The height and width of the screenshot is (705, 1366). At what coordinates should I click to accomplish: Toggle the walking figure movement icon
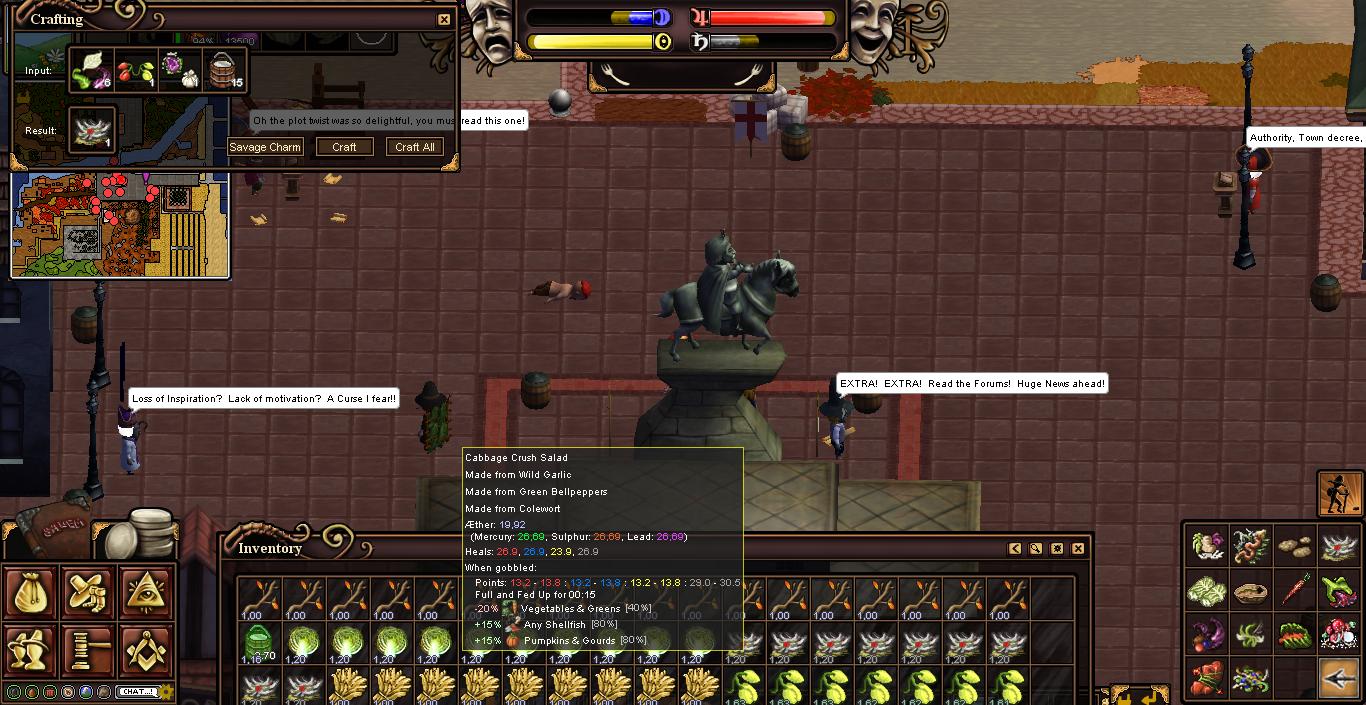(1340, 493)
